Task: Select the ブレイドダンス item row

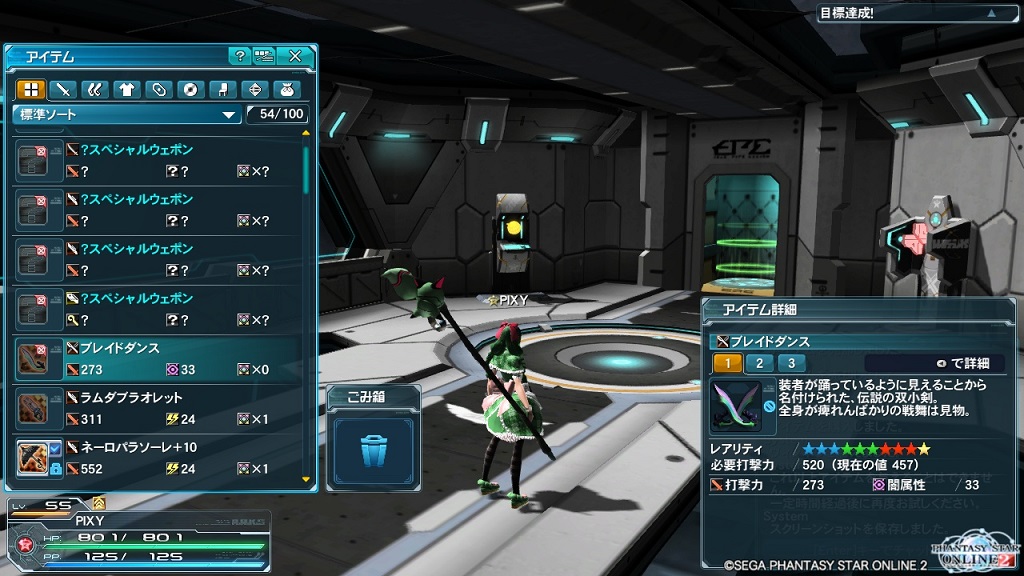Action: click(160, 358)
